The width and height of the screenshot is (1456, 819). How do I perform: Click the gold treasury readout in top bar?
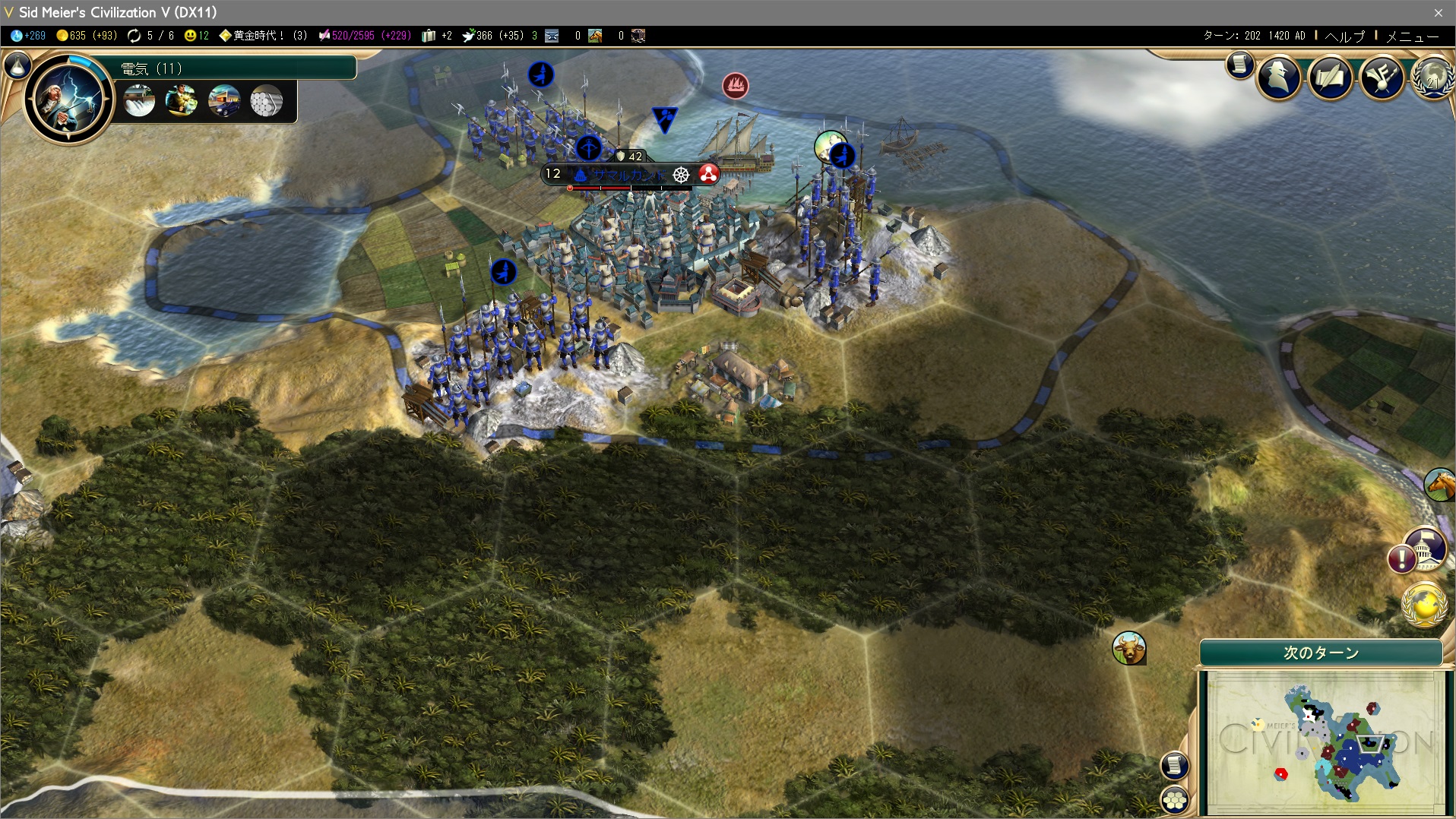87,36
